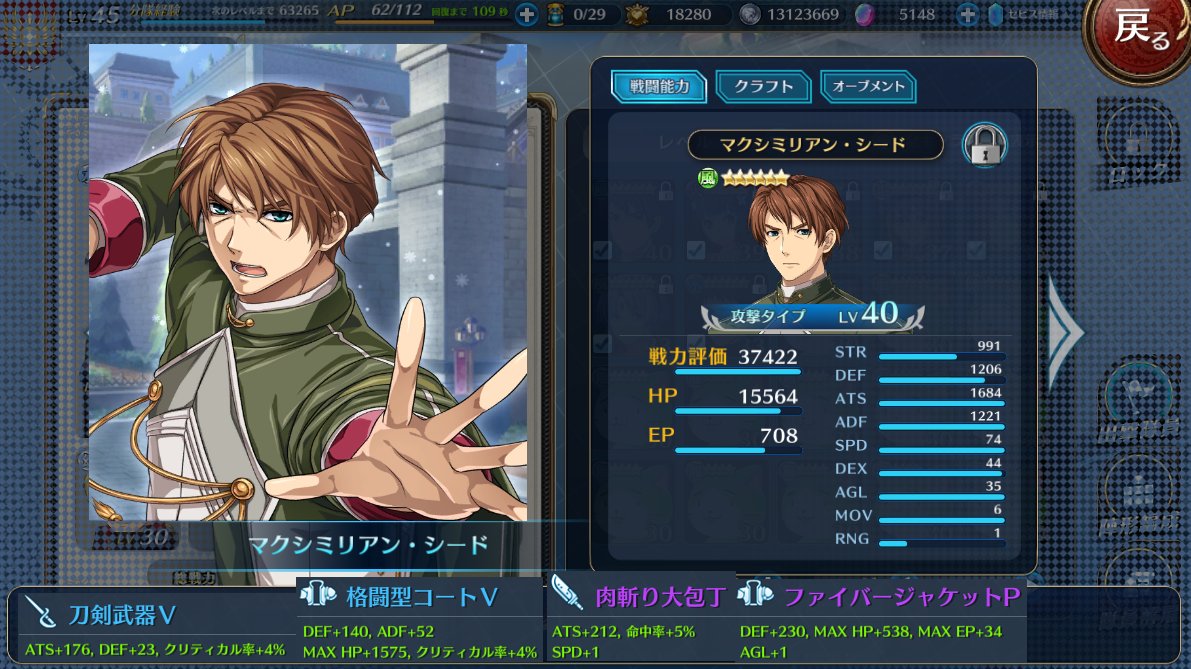Screen dimensions: 1191x669
Task: Select the 刀剣武器V weapon slot
Action: click(152, 627)
